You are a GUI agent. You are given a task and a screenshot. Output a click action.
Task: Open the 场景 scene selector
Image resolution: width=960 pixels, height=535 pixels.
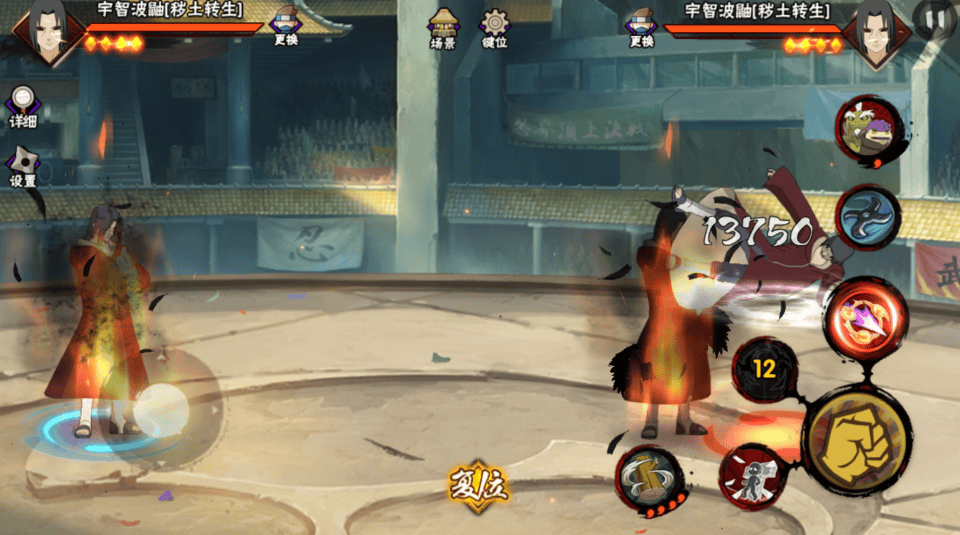tap(443, 28)
